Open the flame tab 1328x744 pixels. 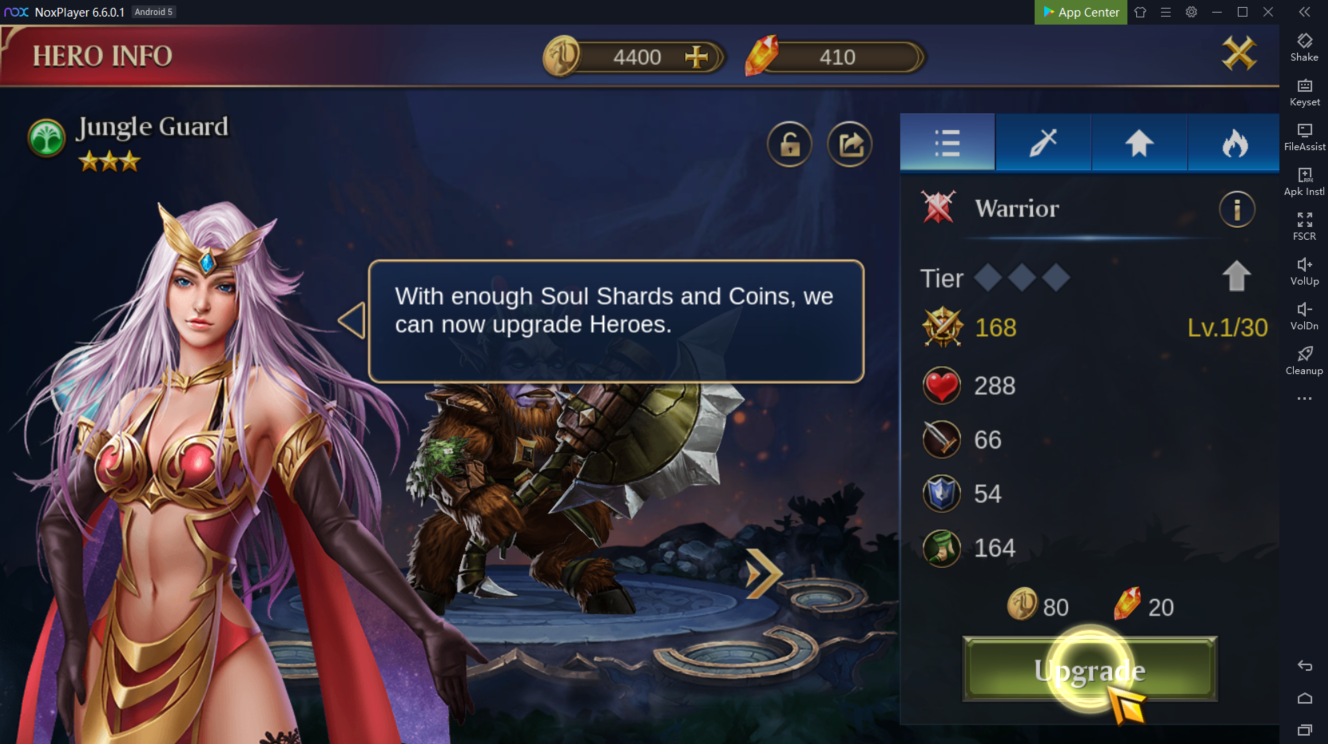(1235, 143)
